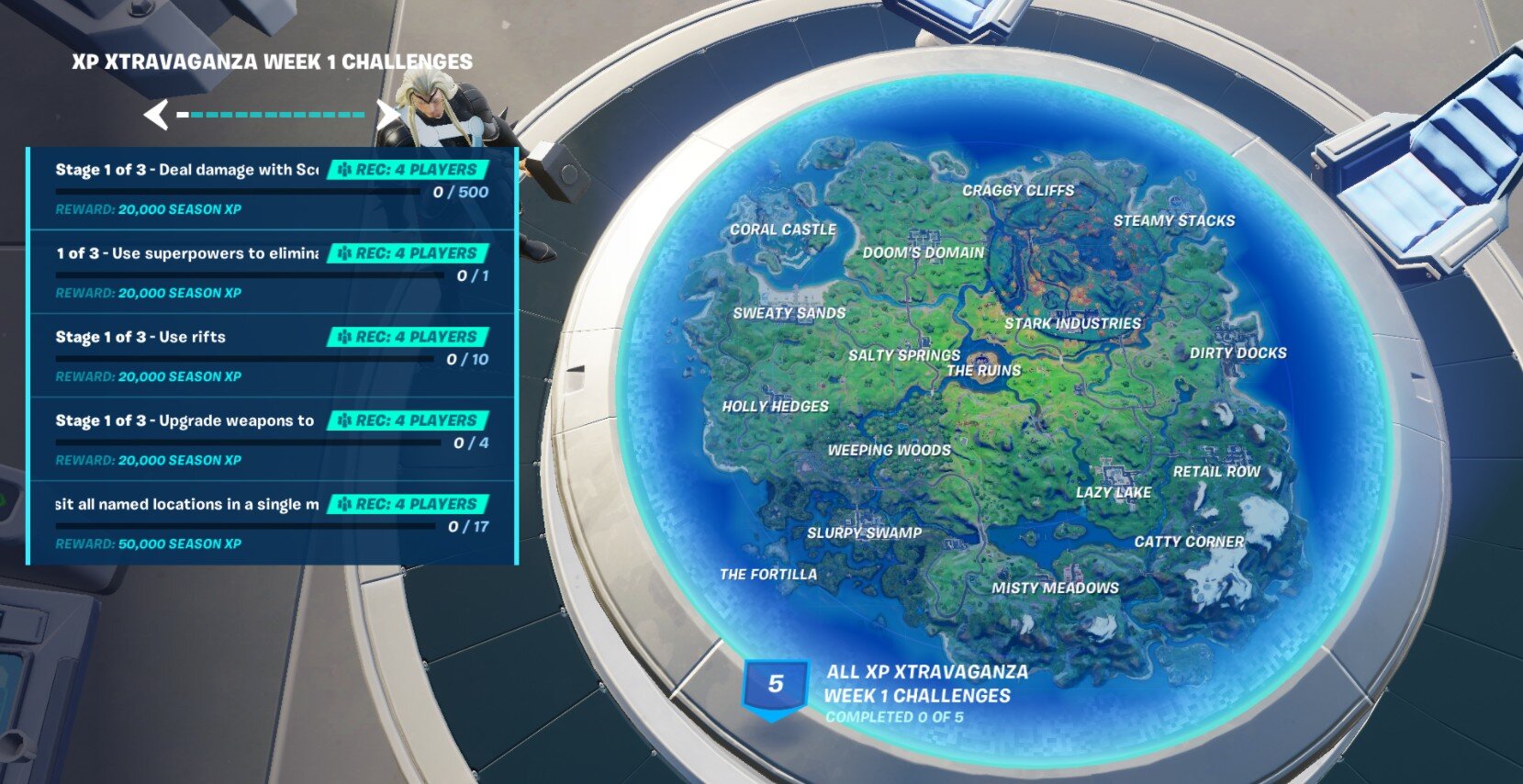Viewport: 1523px width, 784px height.
Task: Pick Coral Castle on the island map
Action: point(783,230)
